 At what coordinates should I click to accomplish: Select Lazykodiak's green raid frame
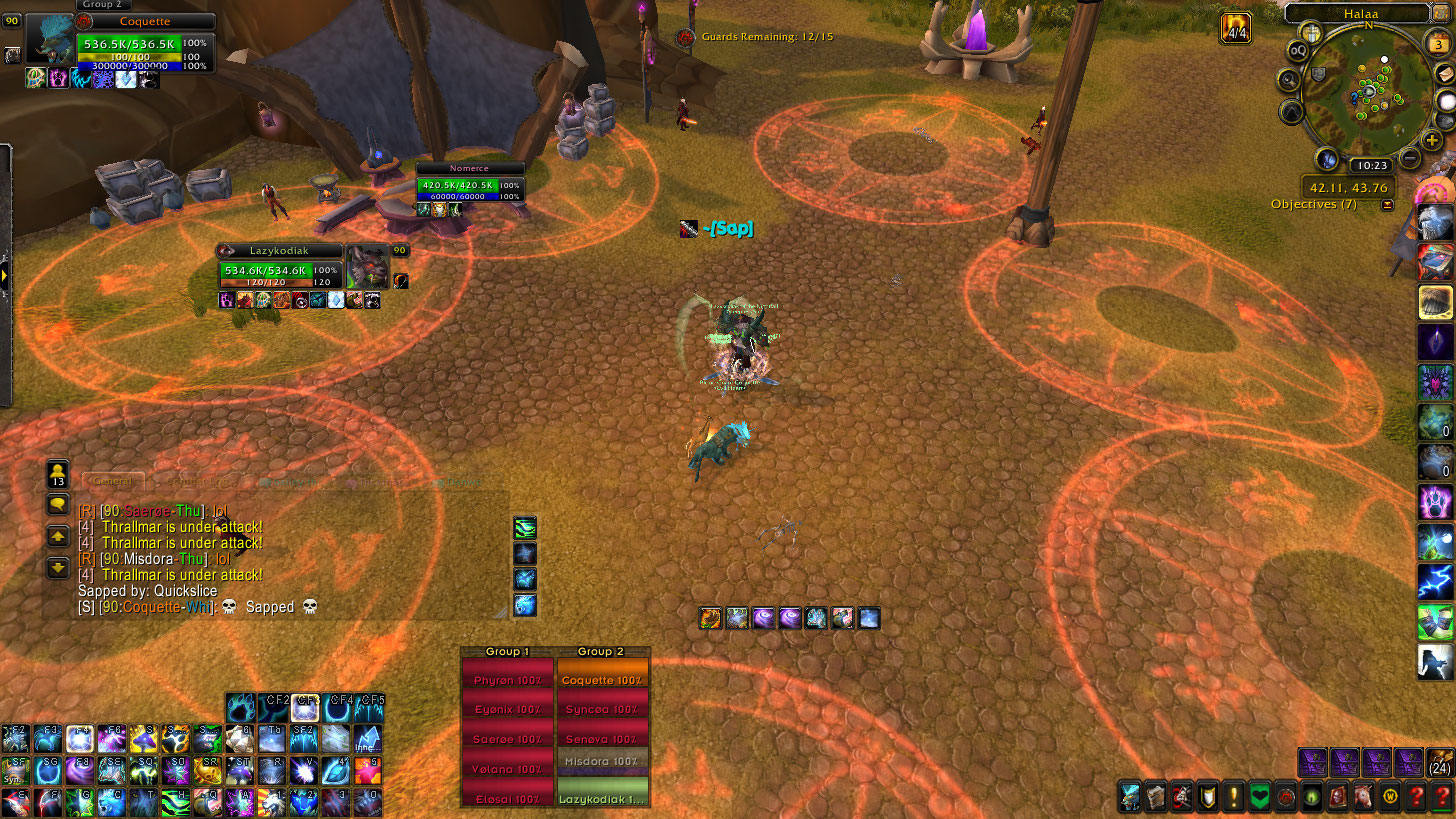pyautogui.click(x=602, y=798)
